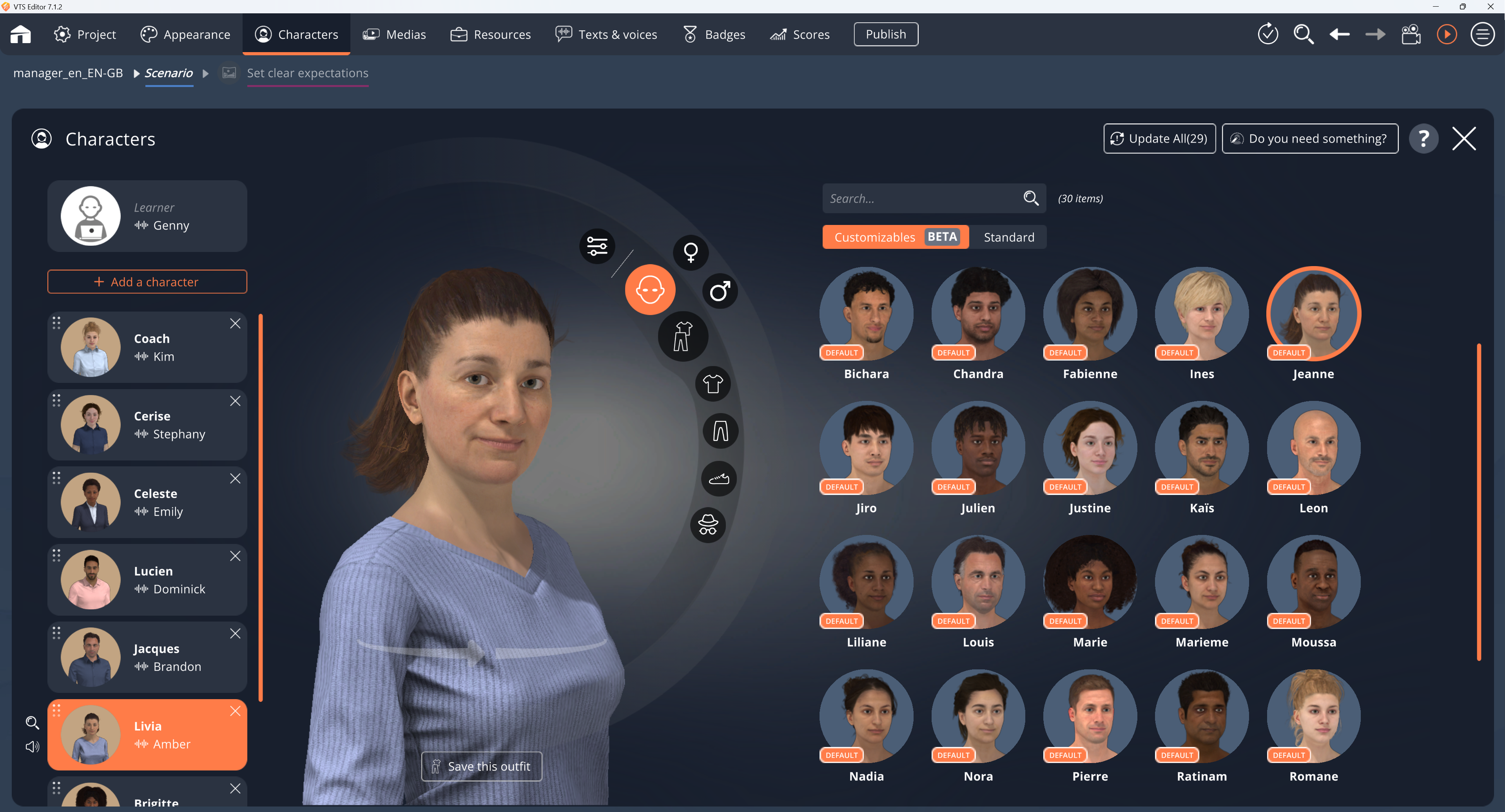
Task: Open the Project menu
Action: (85, 34)
